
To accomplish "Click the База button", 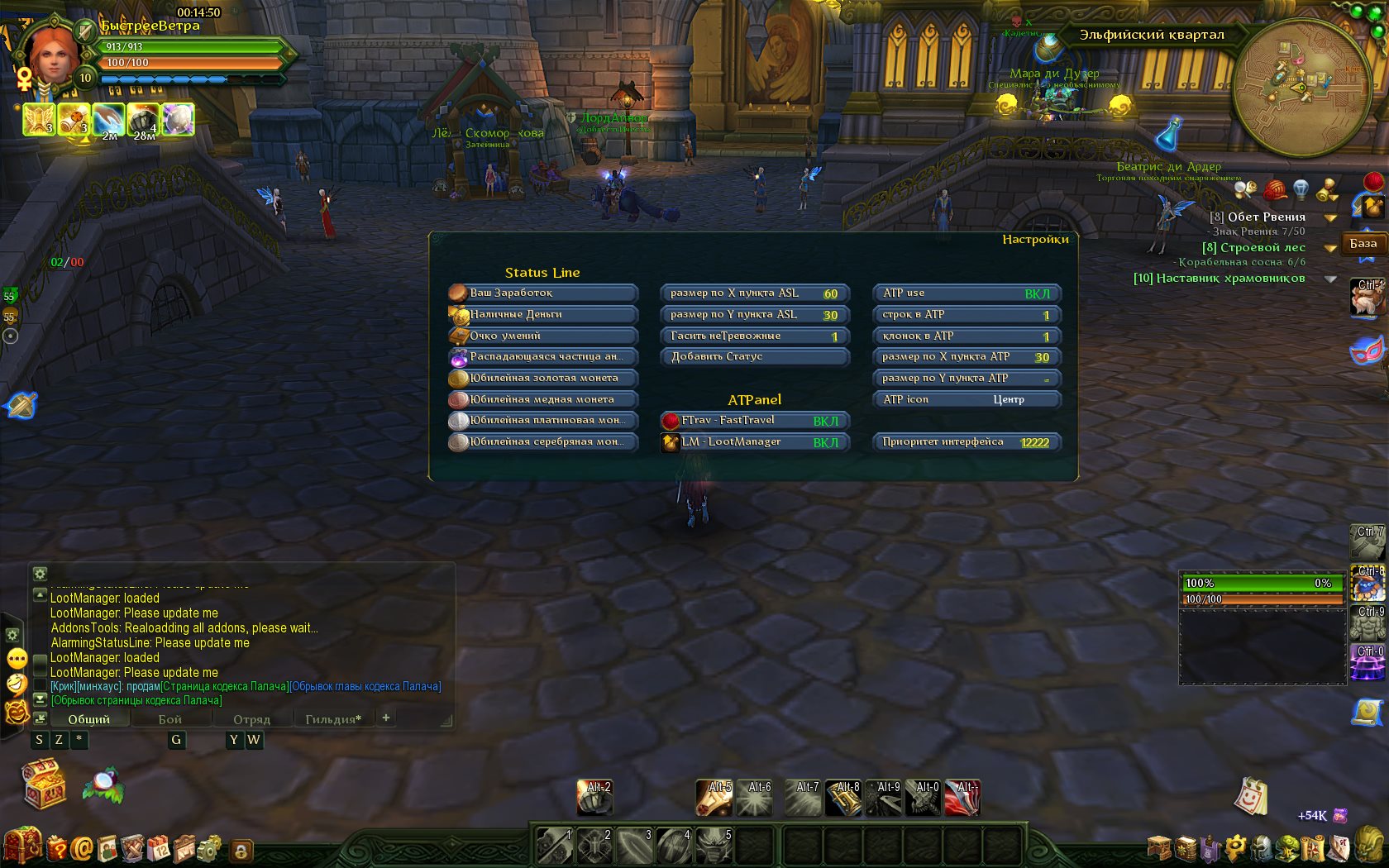I will (x=1363, y=244).
